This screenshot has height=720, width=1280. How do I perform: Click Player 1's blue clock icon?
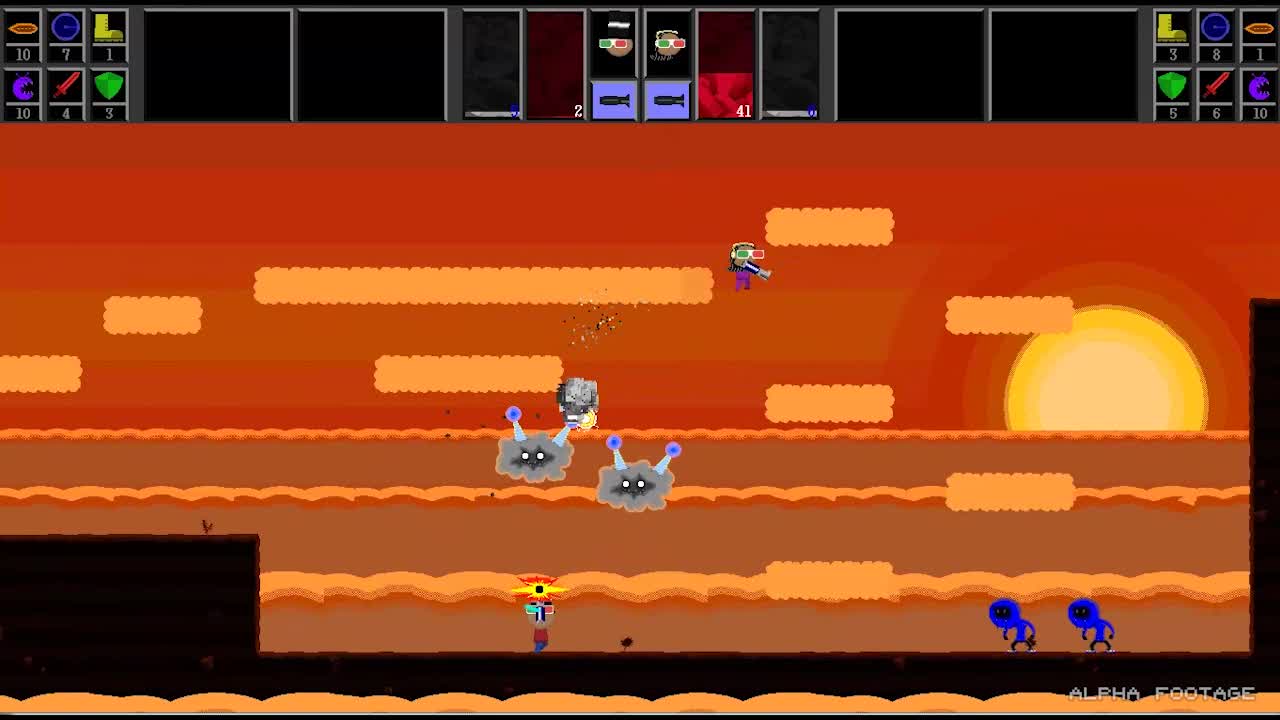(x=66, y=27)
